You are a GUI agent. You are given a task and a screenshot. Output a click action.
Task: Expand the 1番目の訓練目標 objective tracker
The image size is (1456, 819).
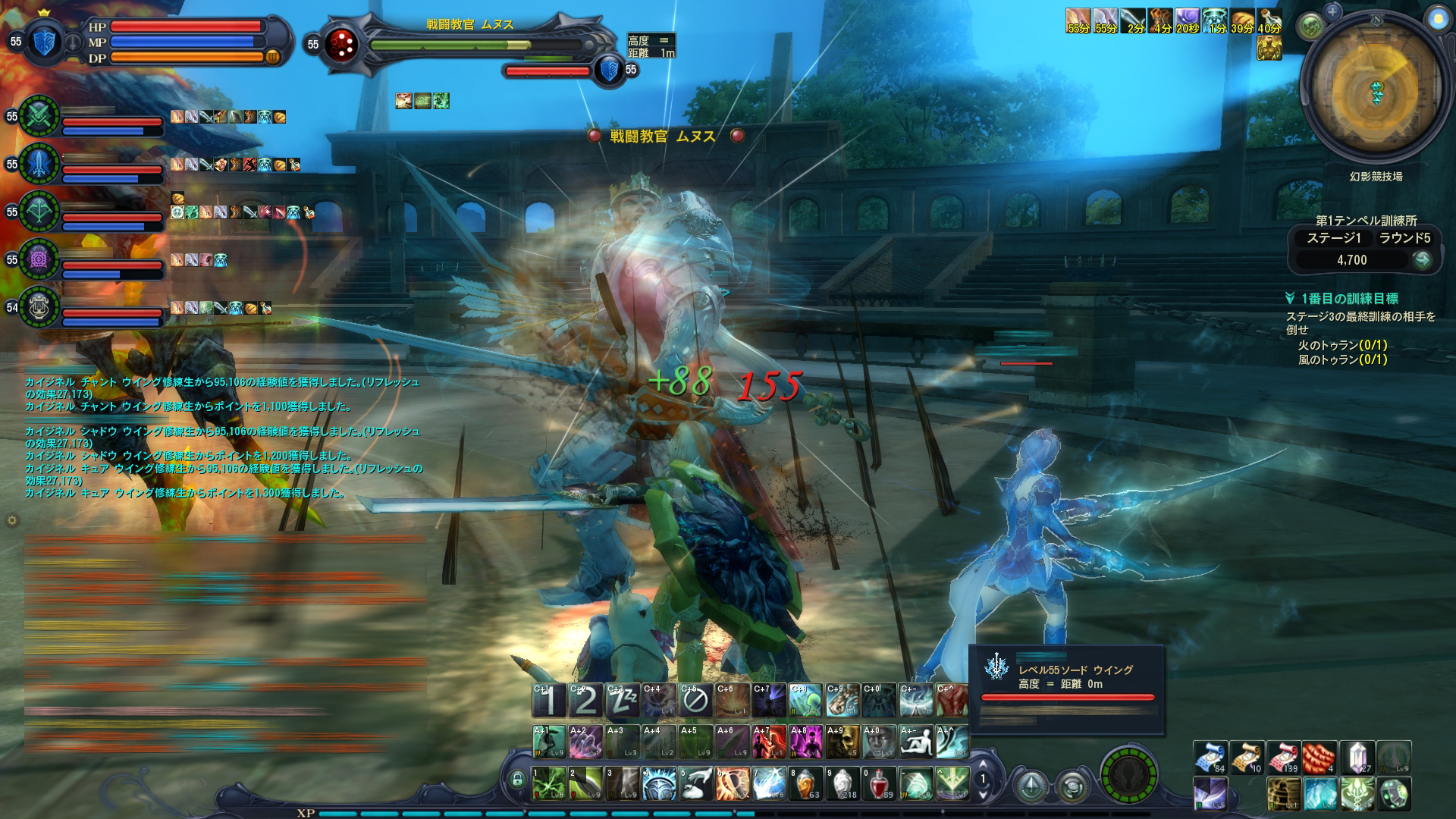pyautogui.click(x=1290, y=299)
